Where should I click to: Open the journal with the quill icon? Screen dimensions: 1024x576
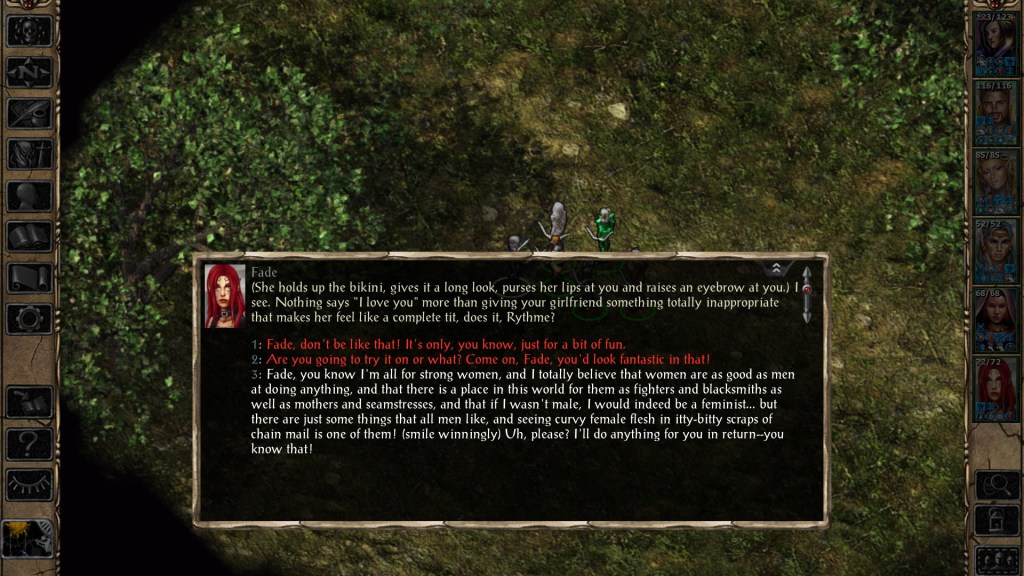(x=29, y=113)
